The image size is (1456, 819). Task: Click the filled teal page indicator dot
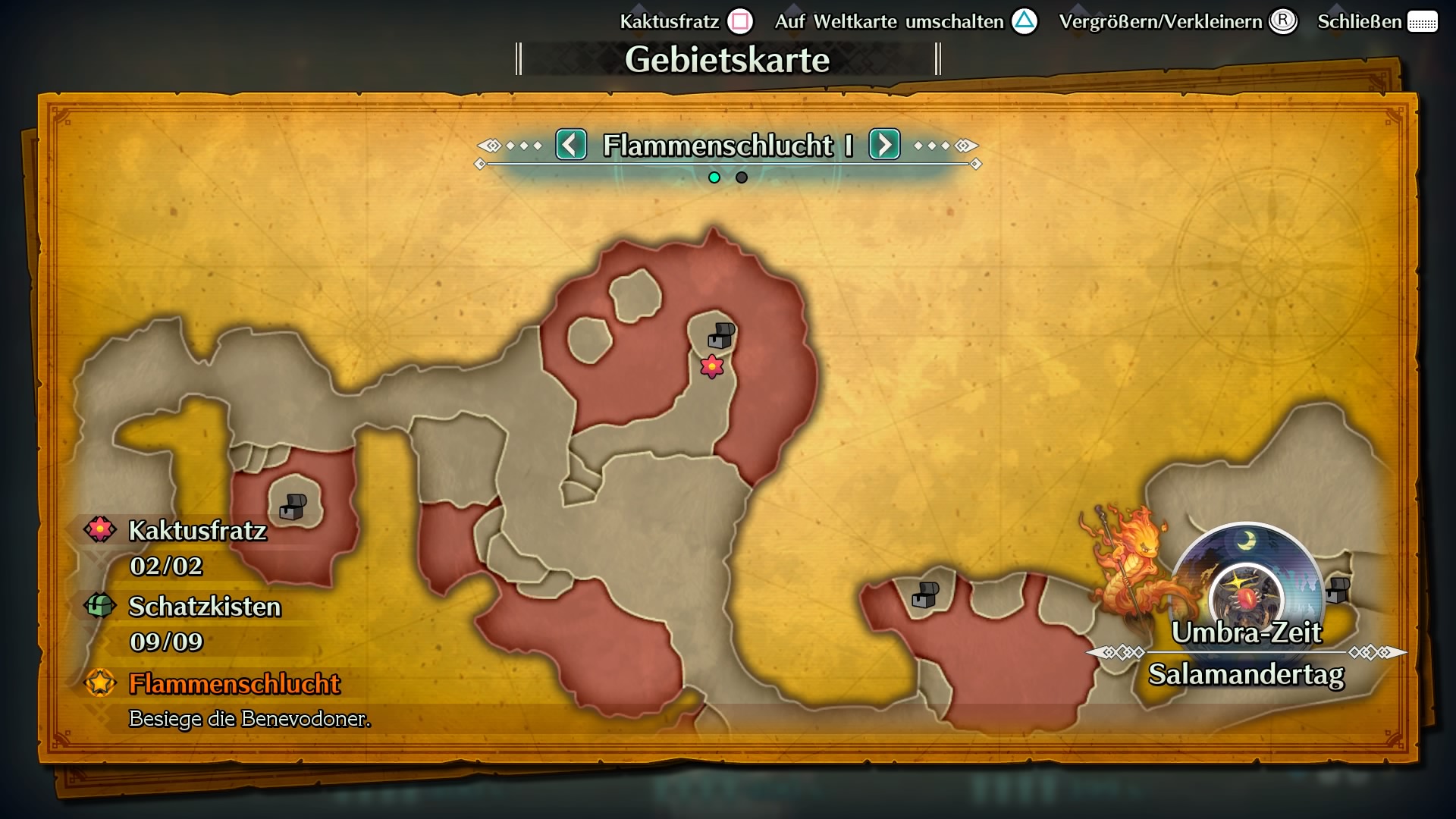coord(714,177)
